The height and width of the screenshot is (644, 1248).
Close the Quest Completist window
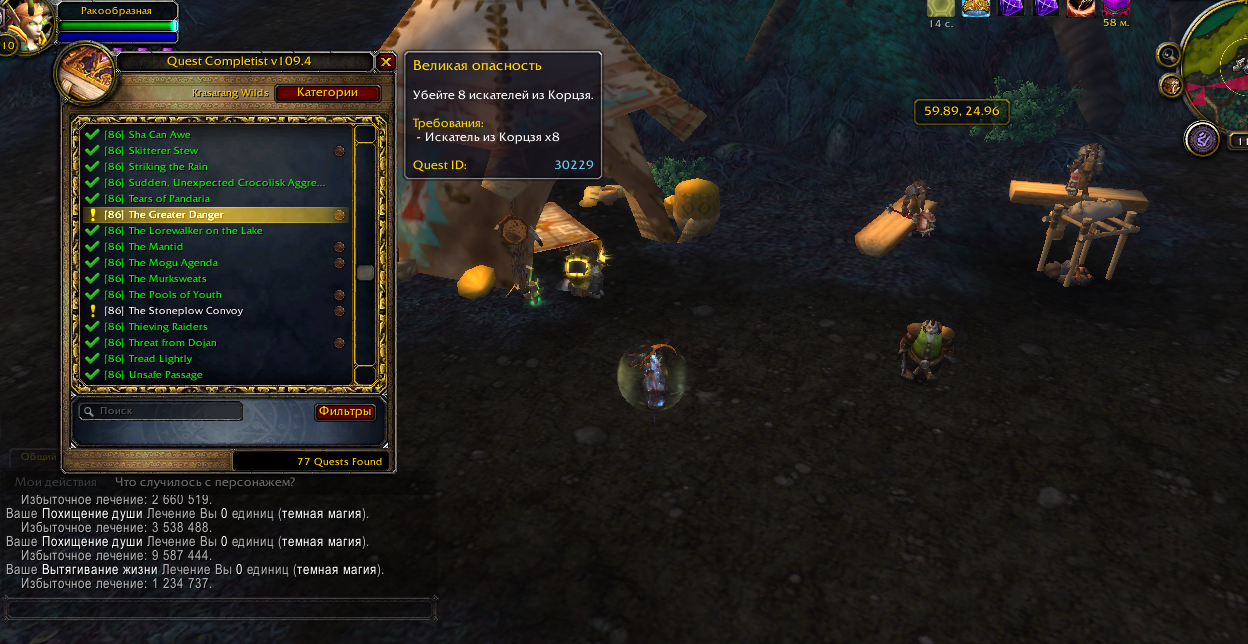click(386, 62)
